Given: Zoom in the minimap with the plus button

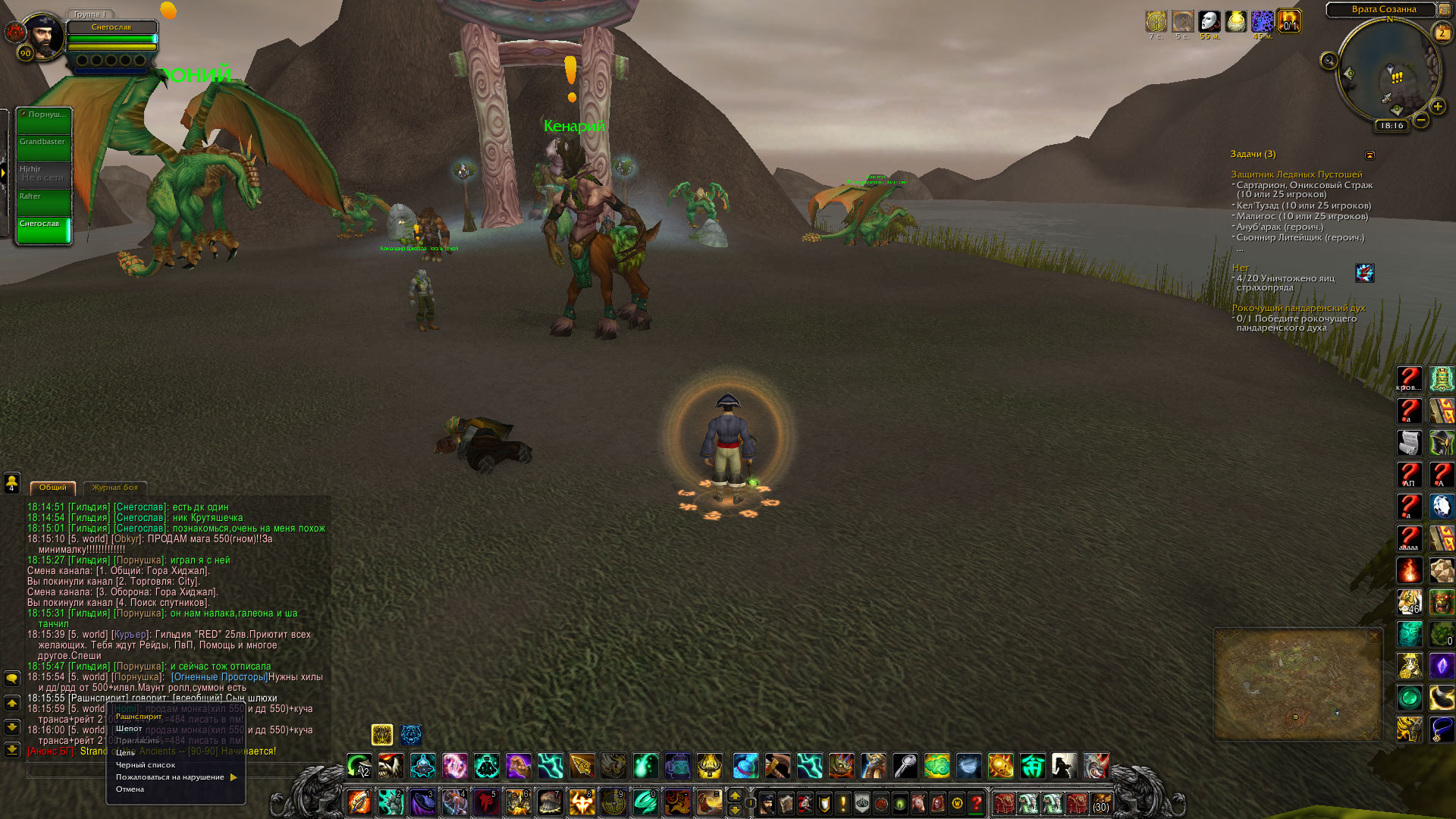Looking at the screenshot, I should pyautogui.click(x=1438, y=106).
